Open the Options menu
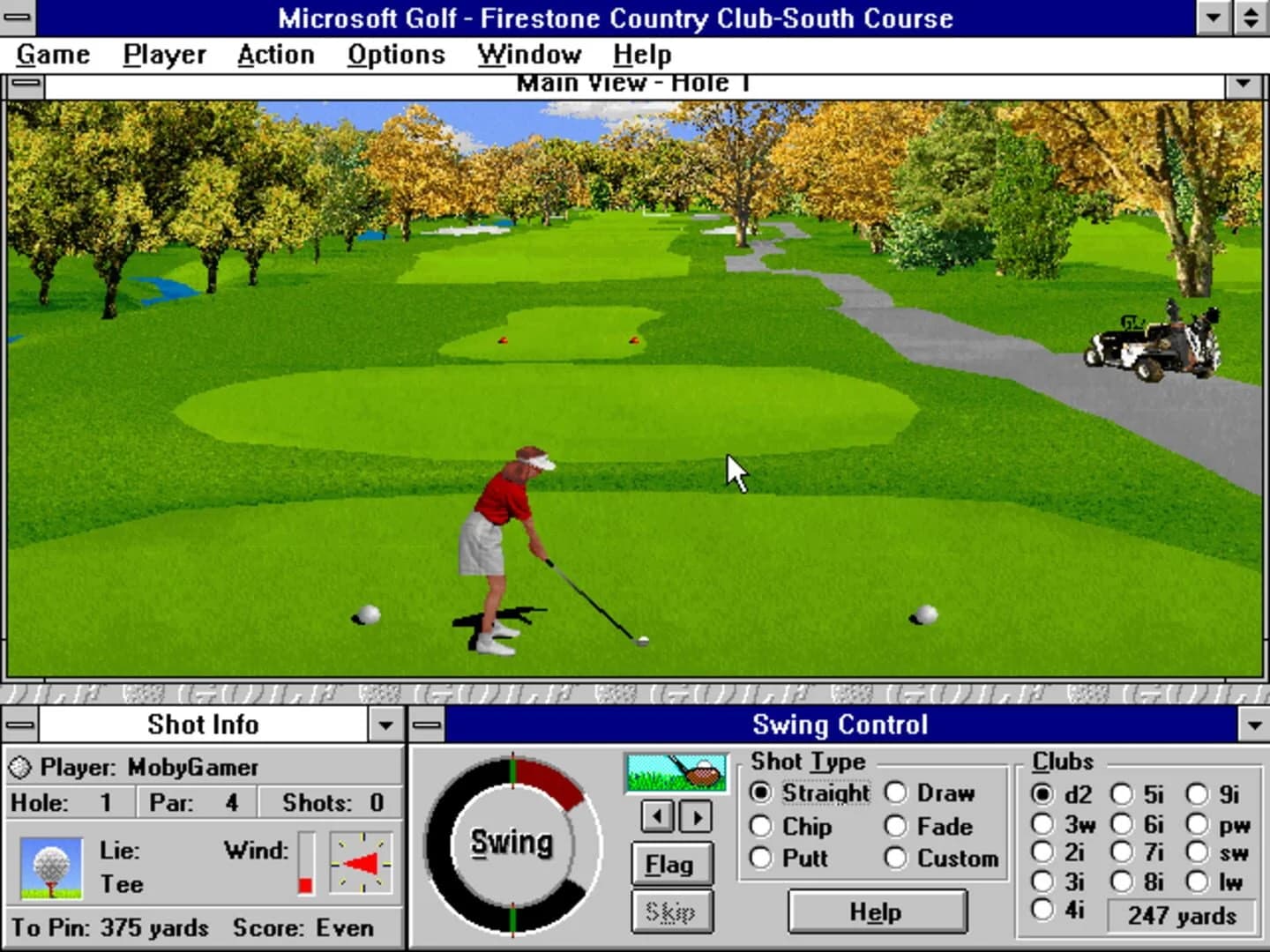 point(395,54)
